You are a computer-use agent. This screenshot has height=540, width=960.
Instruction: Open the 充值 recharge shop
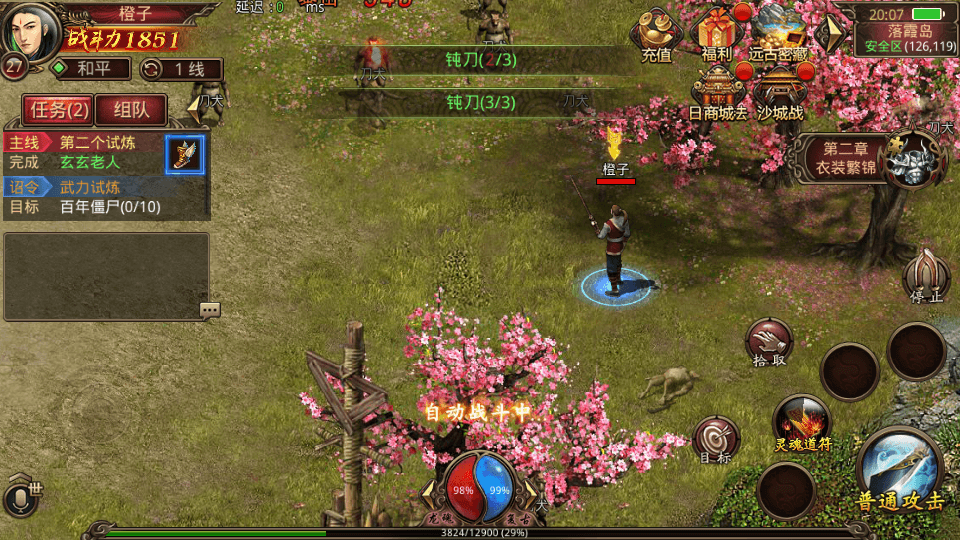[656, 36]
